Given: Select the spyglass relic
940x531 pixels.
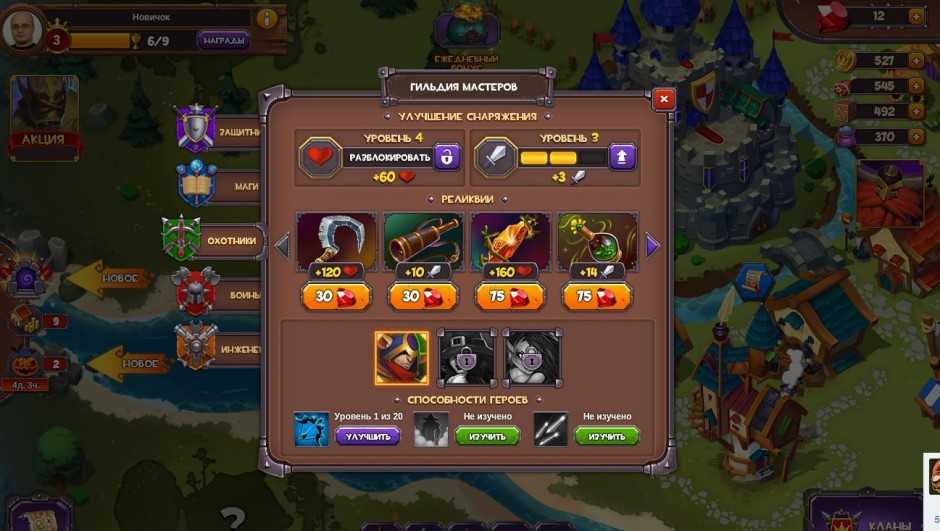Looking at the screenshot, I should (x=423, y=242).
